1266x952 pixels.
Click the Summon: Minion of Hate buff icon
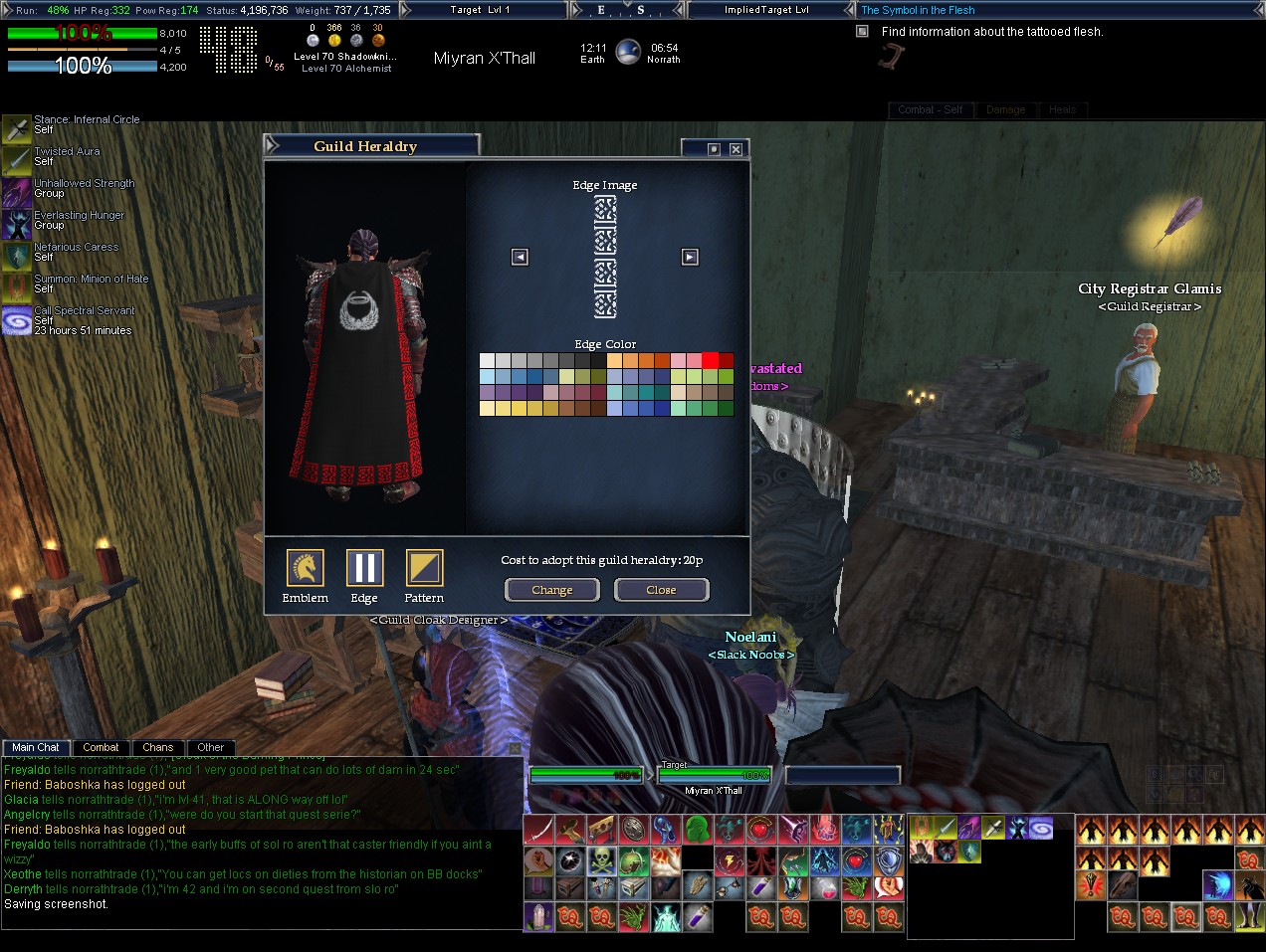coord(16,288)
